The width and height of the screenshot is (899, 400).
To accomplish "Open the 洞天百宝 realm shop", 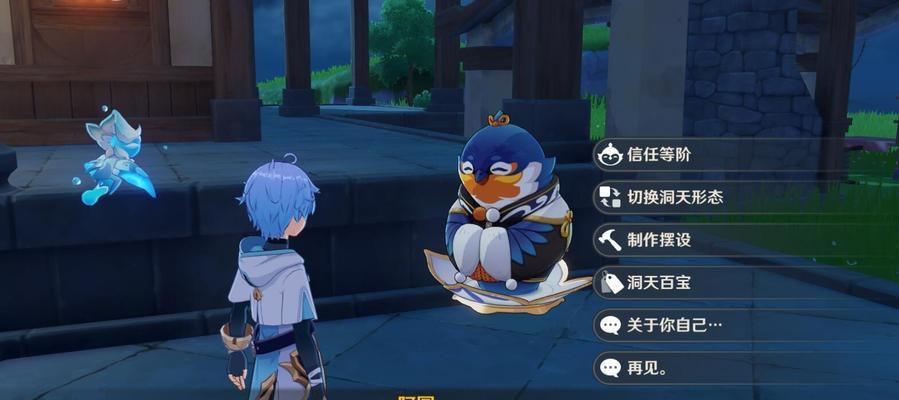I will coord(660,283).
